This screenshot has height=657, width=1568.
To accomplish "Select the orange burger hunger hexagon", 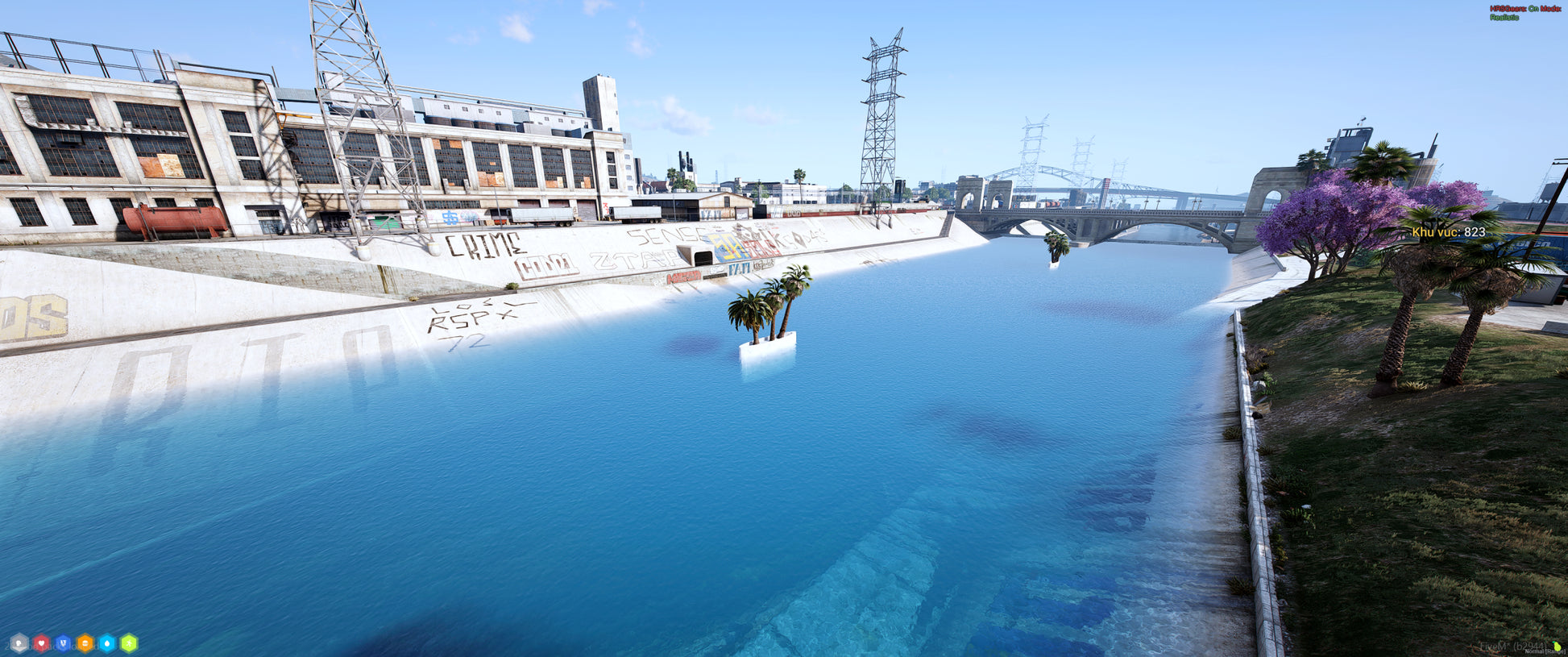I will 85,643.
